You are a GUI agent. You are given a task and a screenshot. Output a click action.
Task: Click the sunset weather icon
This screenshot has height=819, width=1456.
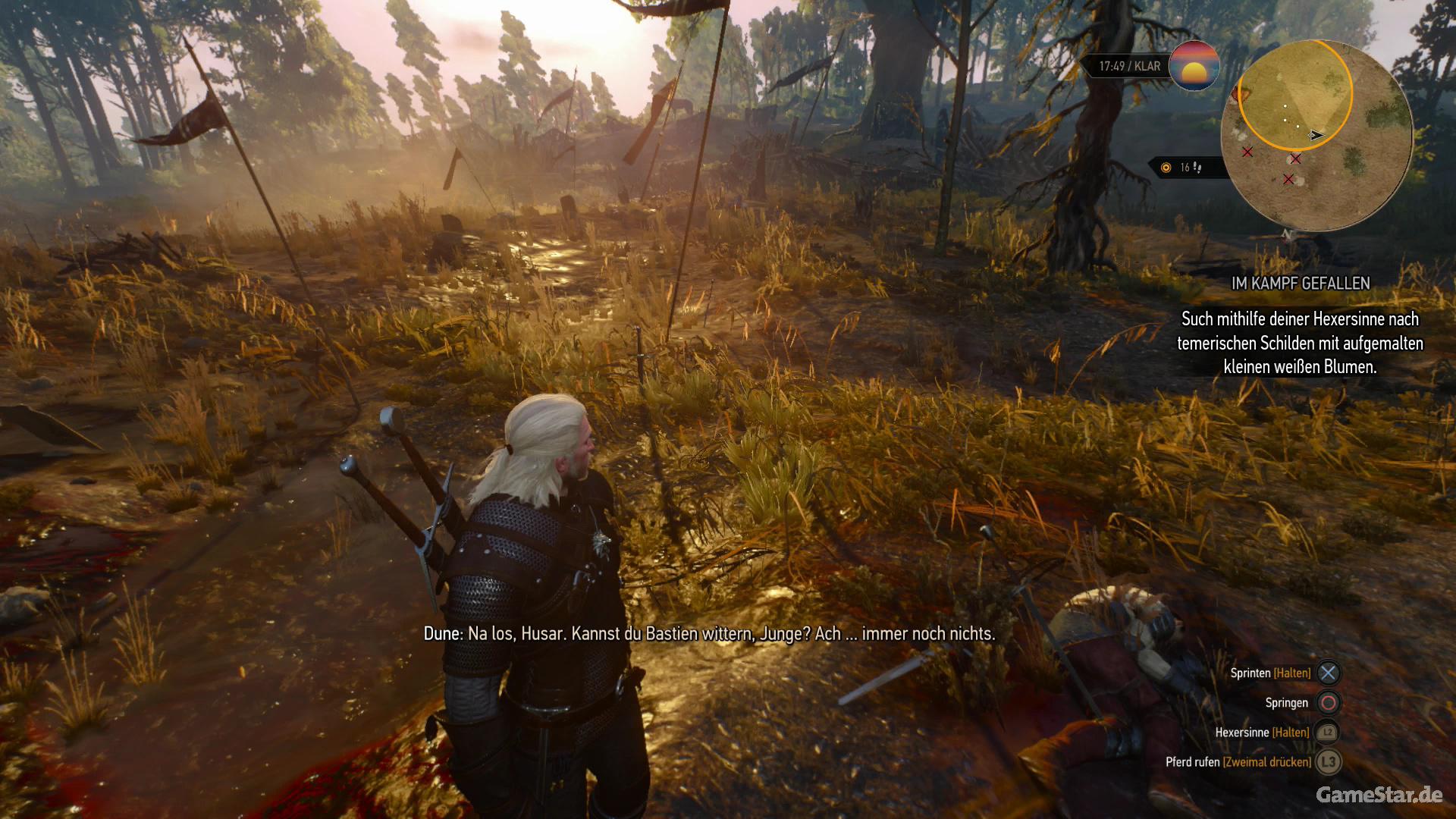click(x=1194, y=66)
